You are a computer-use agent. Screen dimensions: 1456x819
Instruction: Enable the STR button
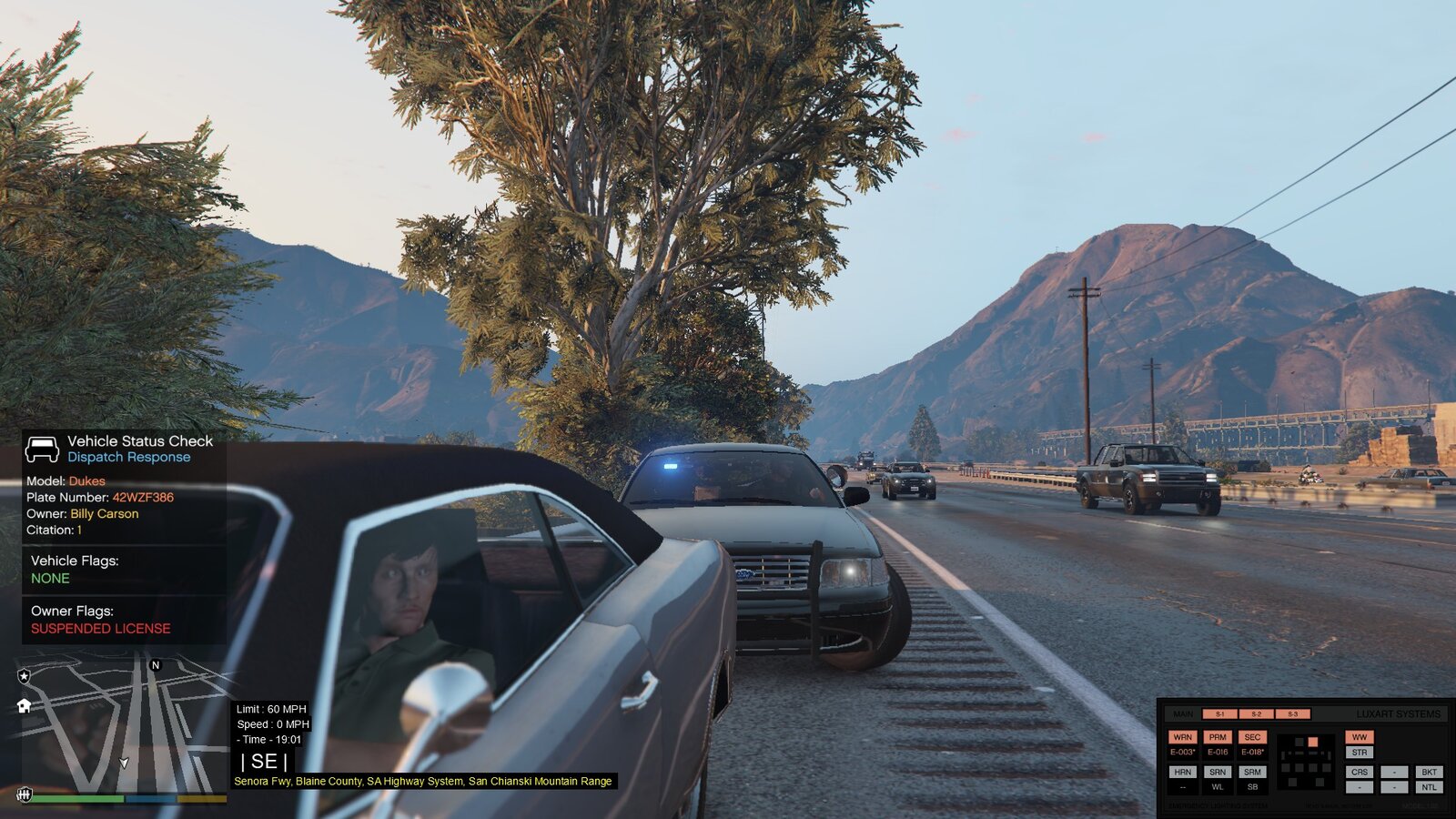point(1360,753)
